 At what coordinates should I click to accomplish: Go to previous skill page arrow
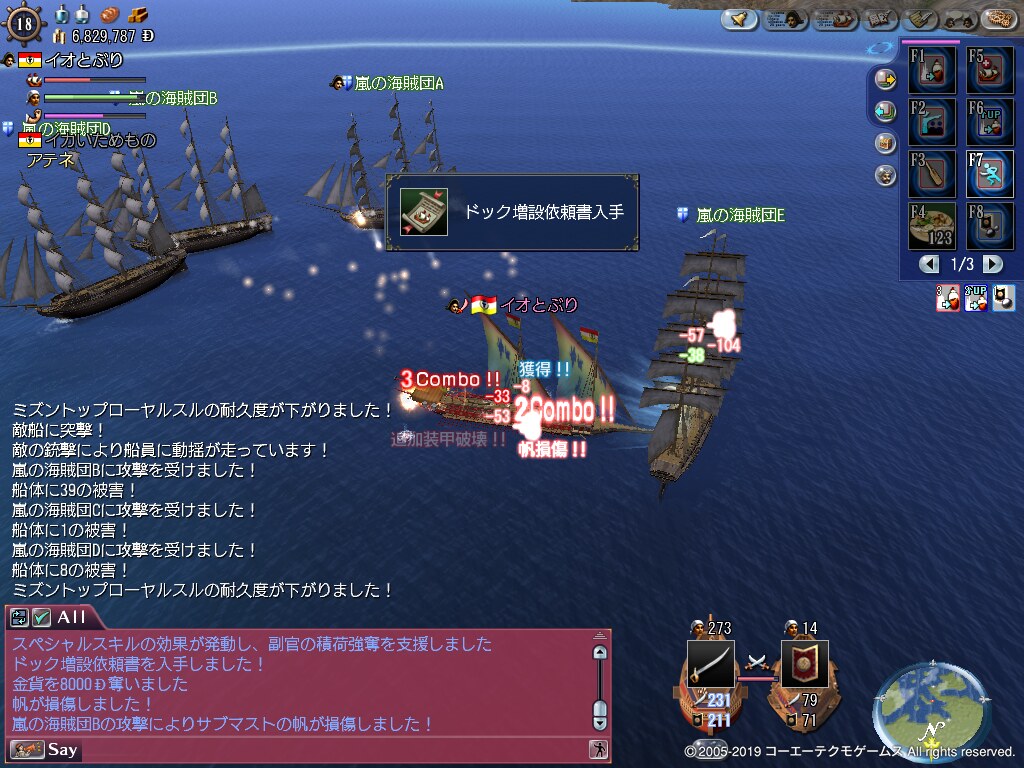(930, 265)
